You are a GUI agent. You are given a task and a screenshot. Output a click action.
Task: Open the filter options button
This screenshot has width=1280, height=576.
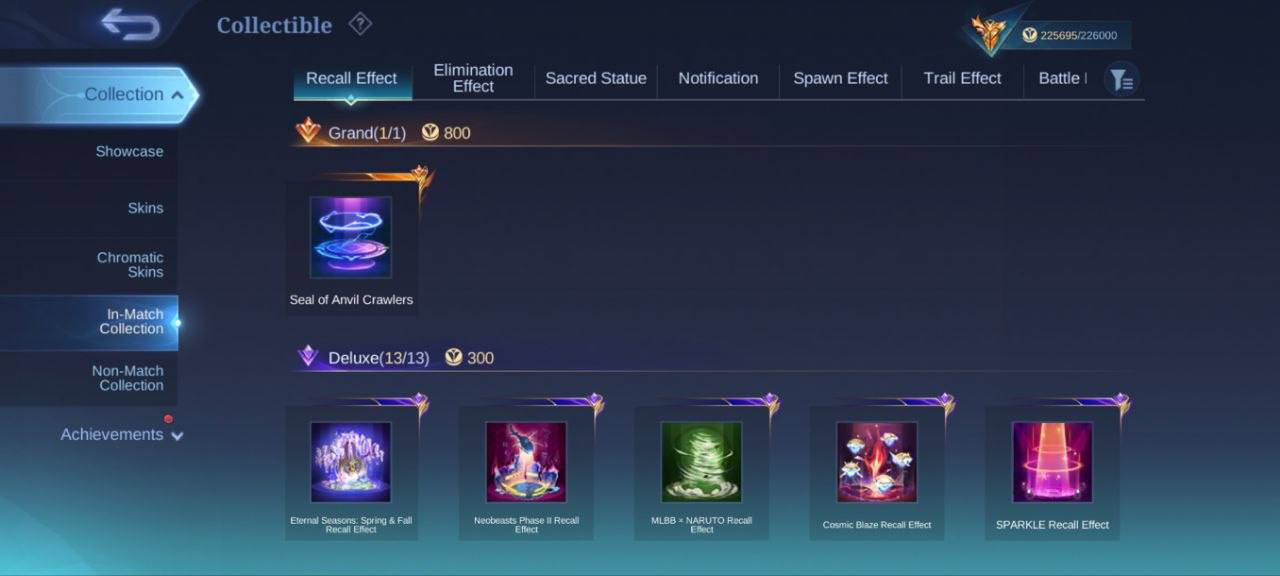(x=1121, y=79)
